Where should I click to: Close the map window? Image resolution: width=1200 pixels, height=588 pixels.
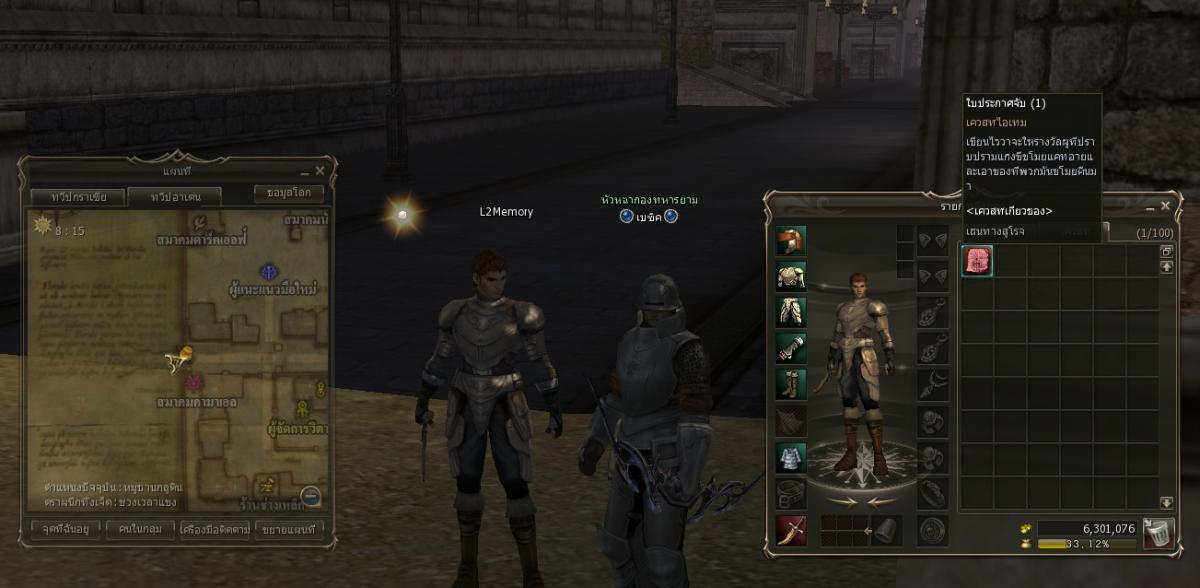tap(320, 172)
